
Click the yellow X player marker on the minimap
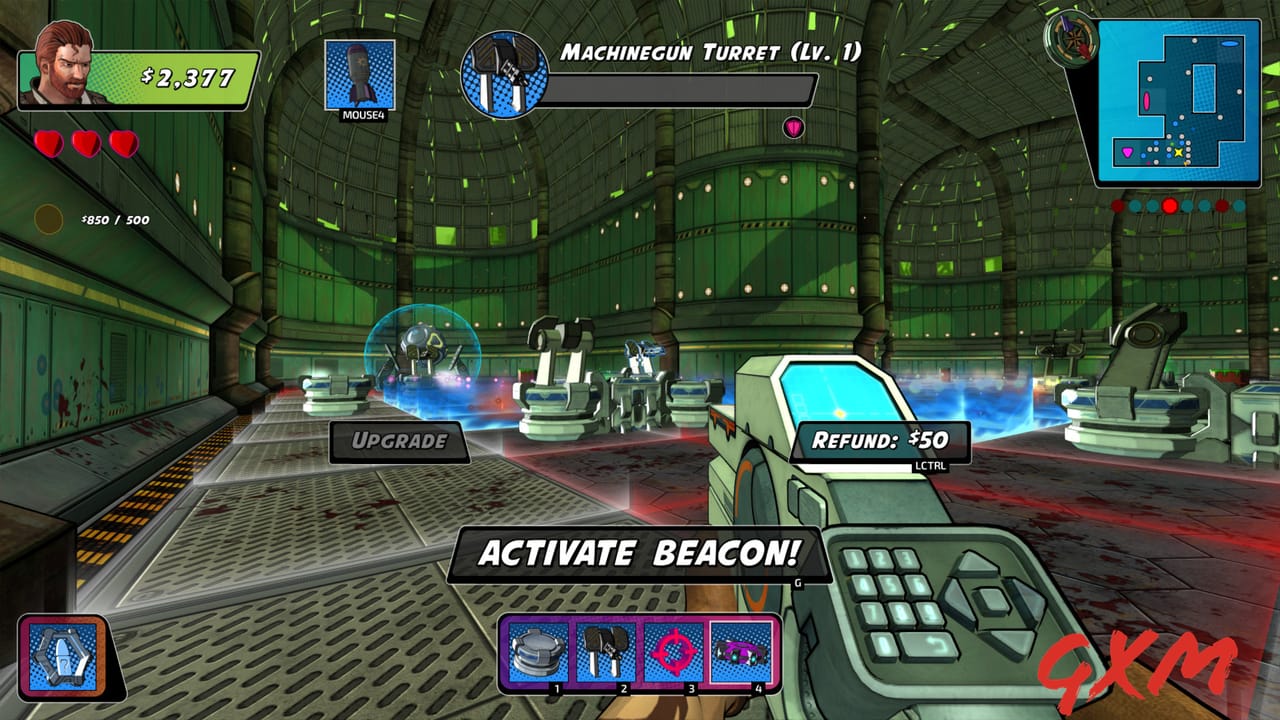[x=1178, y=152]
